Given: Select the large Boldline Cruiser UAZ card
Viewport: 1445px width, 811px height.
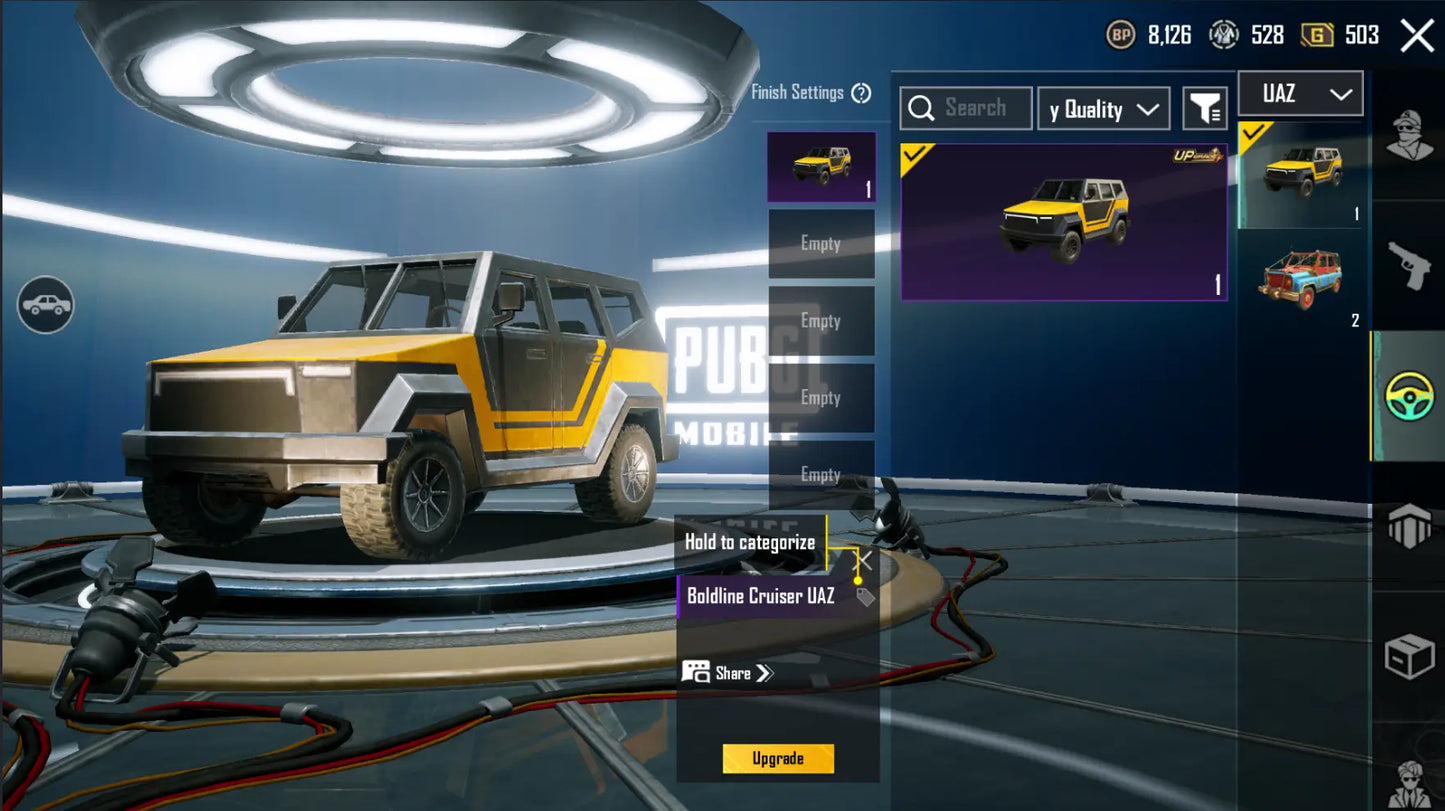Looking at the screenshot, I should click(x=1064, y=222).
